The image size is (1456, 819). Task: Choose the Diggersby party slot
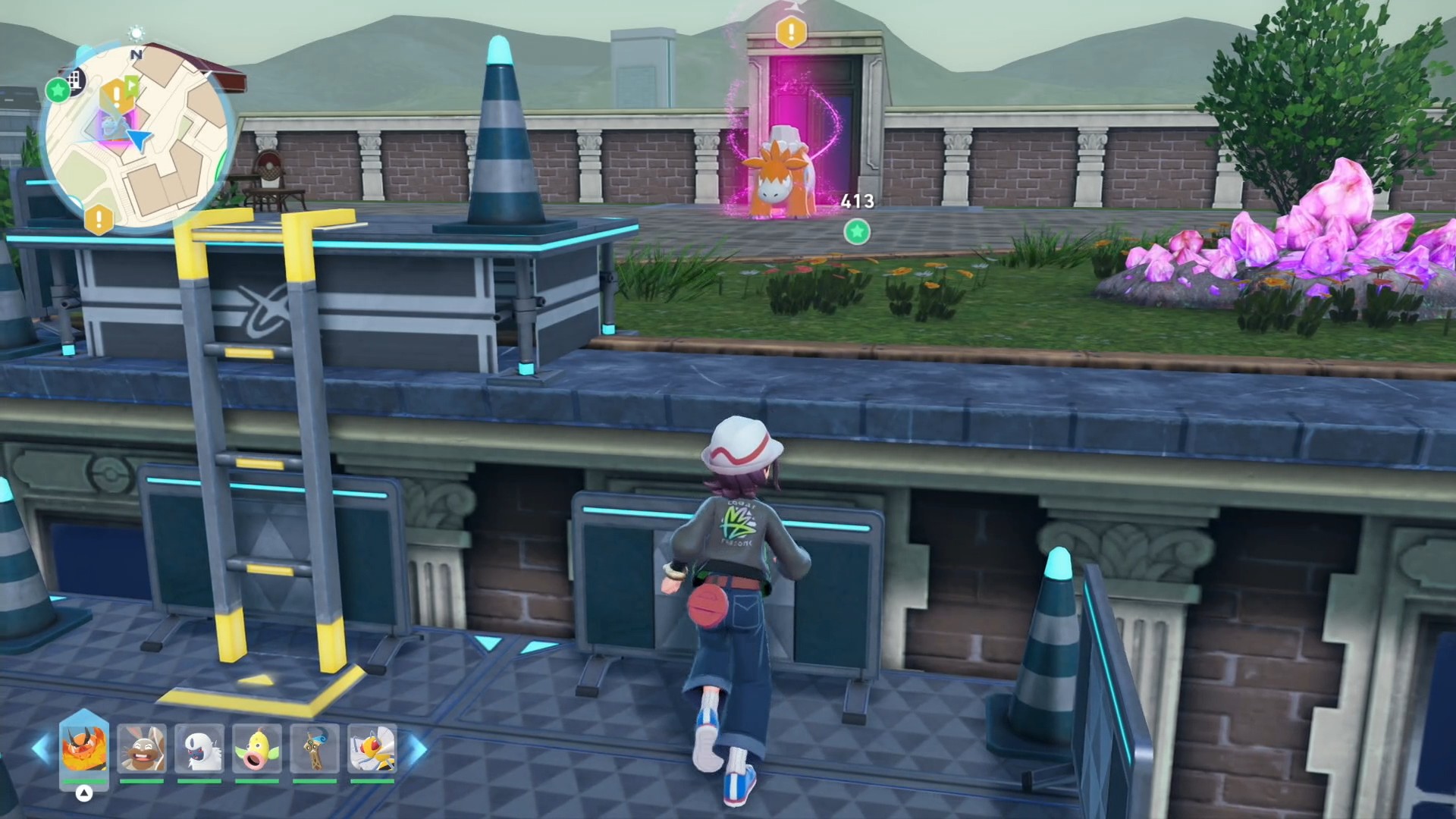pos(142,748)
